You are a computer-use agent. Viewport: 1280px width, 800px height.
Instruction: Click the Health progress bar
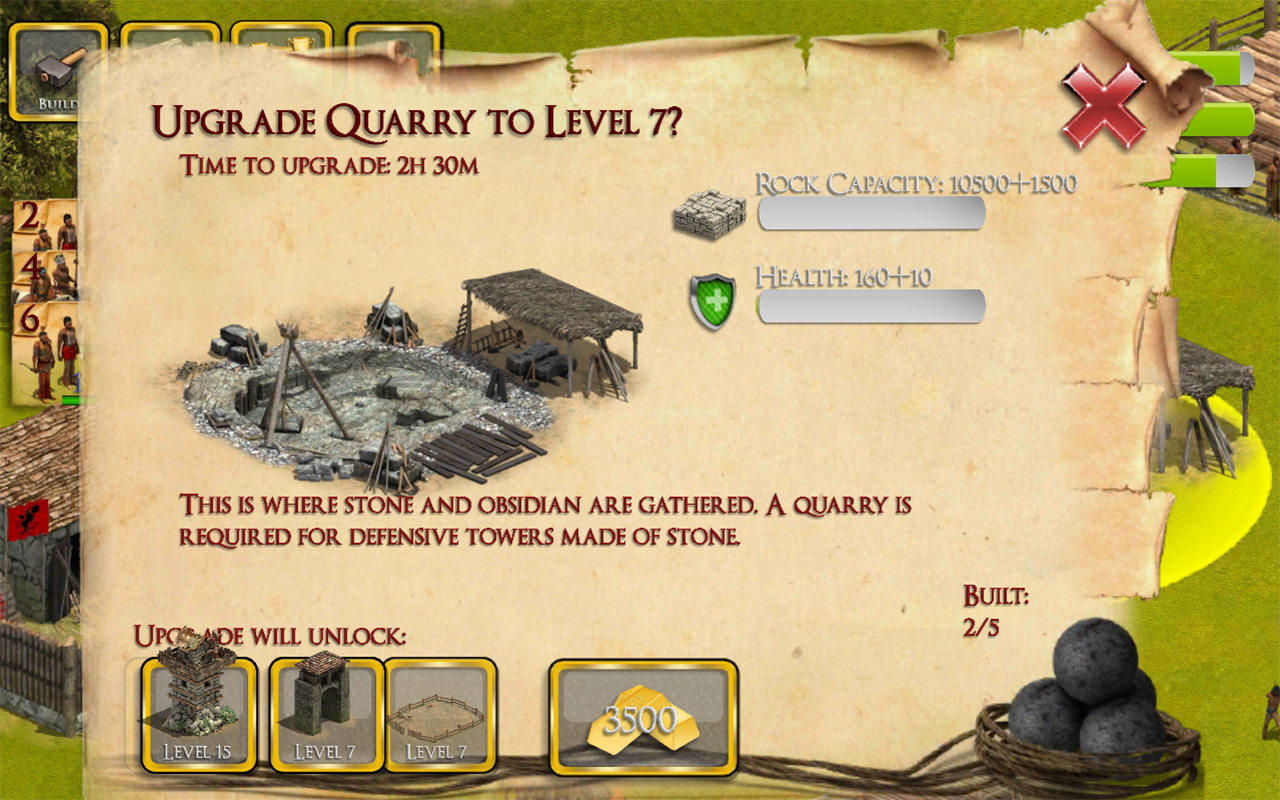click(870, 306)
